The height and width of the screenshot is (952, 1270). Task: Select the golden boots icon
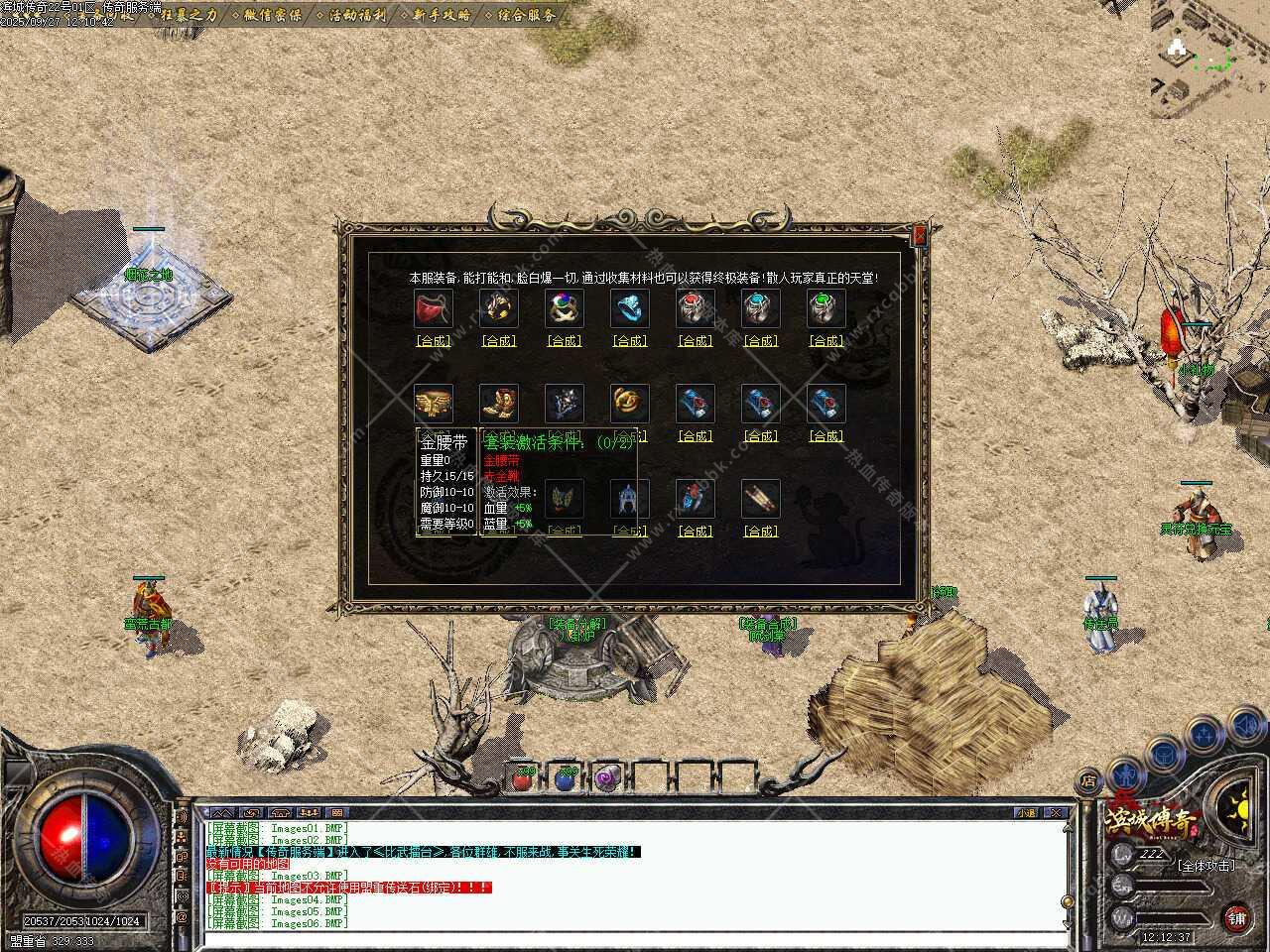click(498, 404)
